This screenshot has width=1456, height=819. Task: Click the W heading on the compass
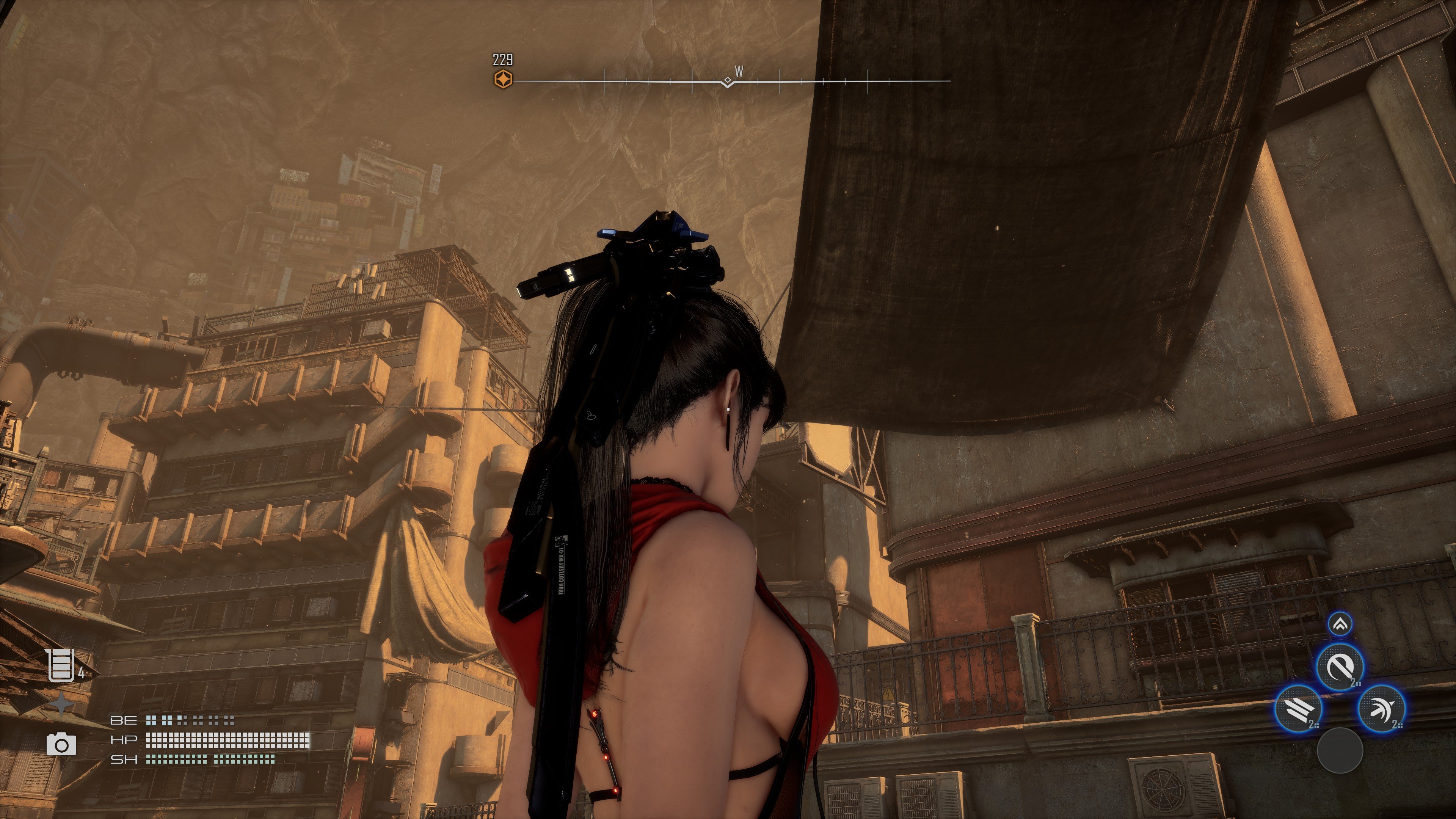tap(739, 71)
